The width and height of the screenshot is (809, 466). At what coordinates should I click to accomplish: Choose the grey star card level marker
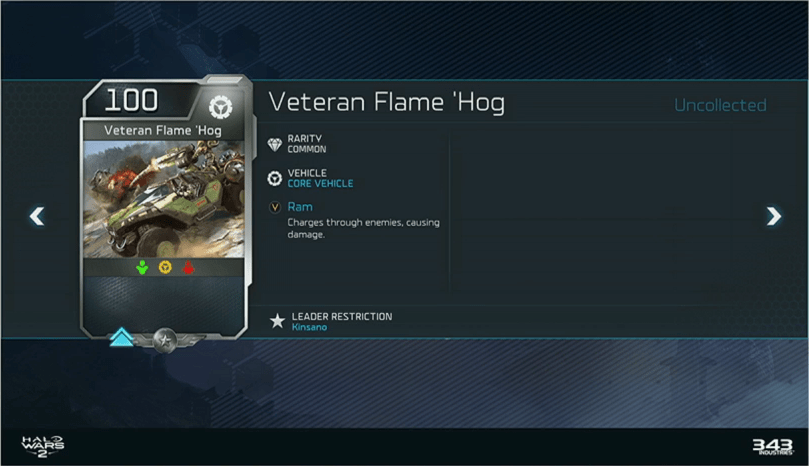(165, 340)
